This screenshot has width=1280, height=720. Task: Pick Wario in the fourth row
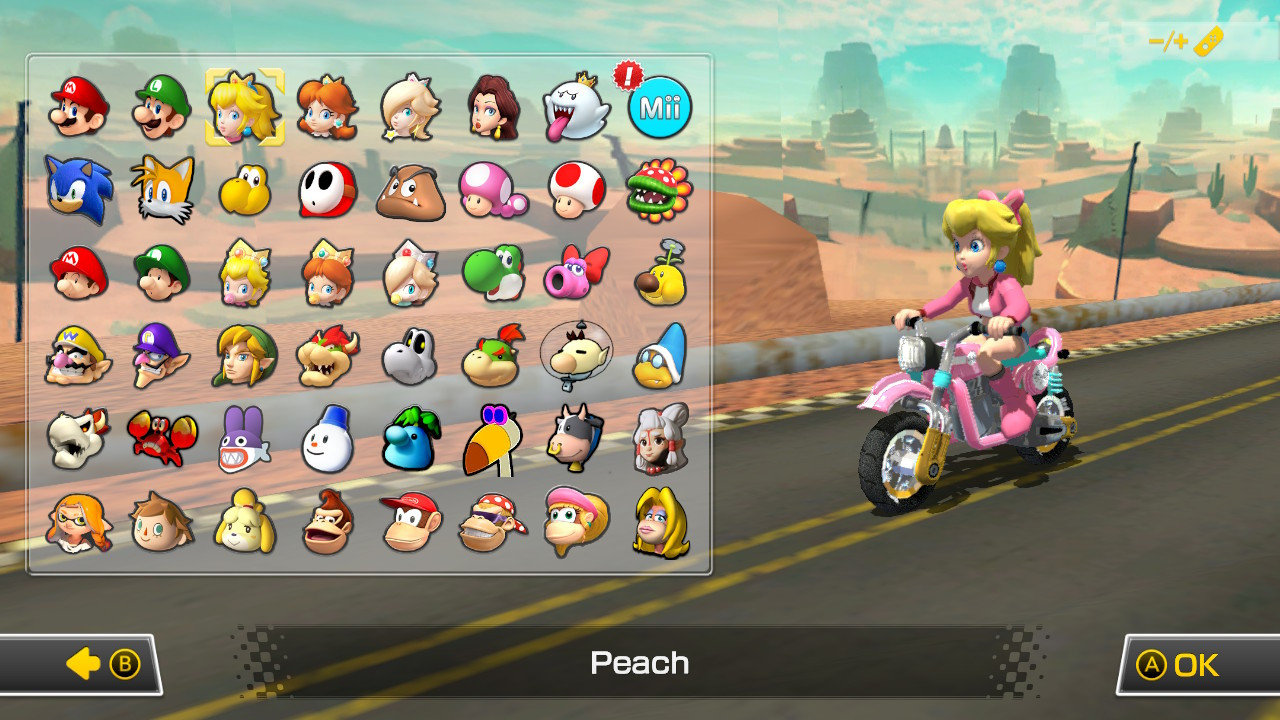(78, 356)
